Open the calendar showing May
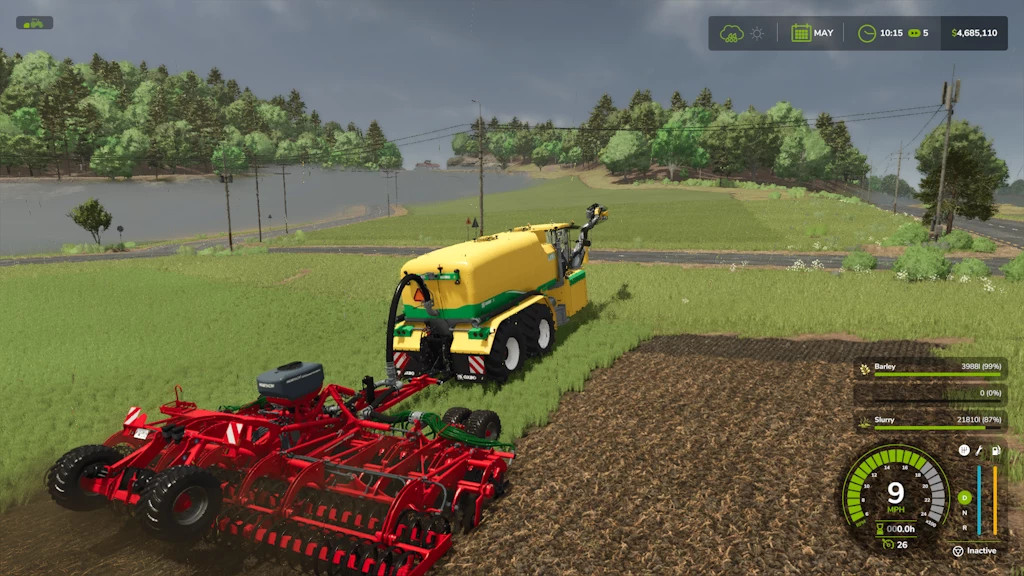Viewport: 1024px width, 576px height. (x=801, y=33)
